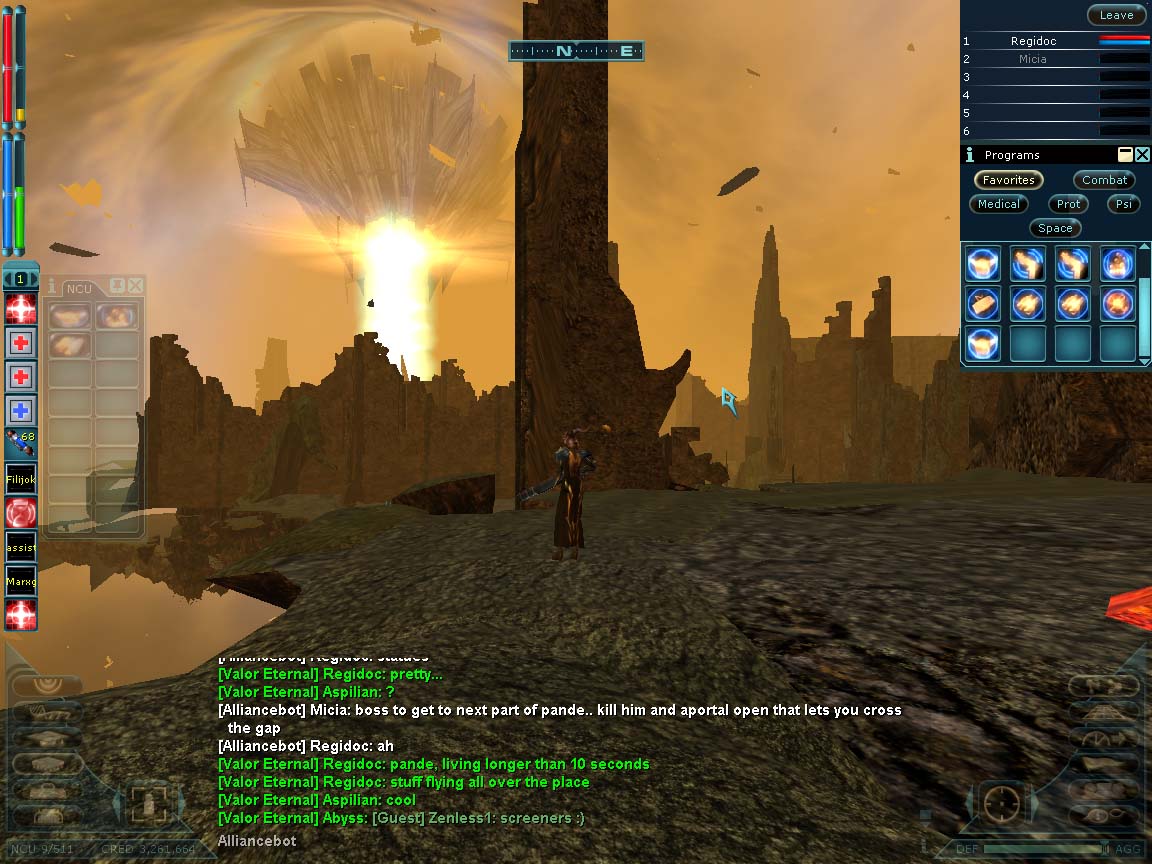1152x864 pixels.
Task: Click the red hourglass hotbar icon
Action: 21,513
